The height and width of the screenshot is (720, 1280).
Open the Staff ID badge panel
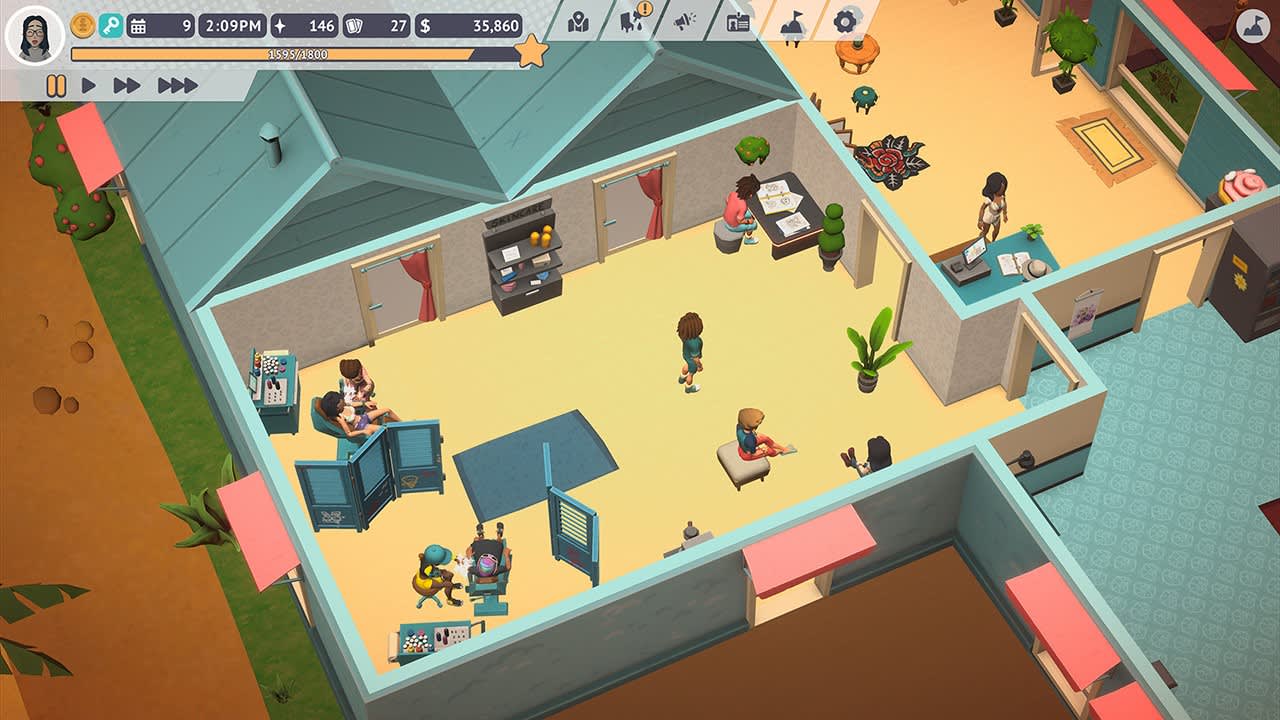coord(739,22)
